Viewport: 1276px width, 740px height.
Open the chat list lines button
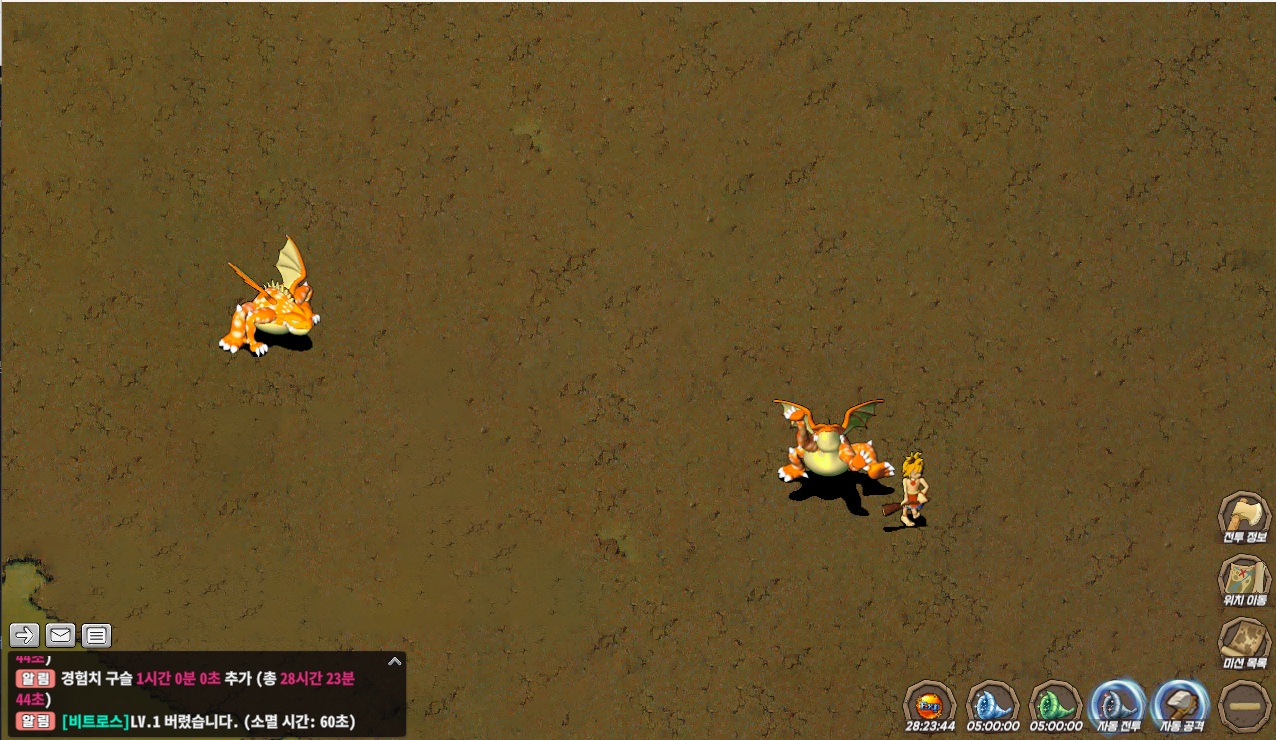[96, 634]
